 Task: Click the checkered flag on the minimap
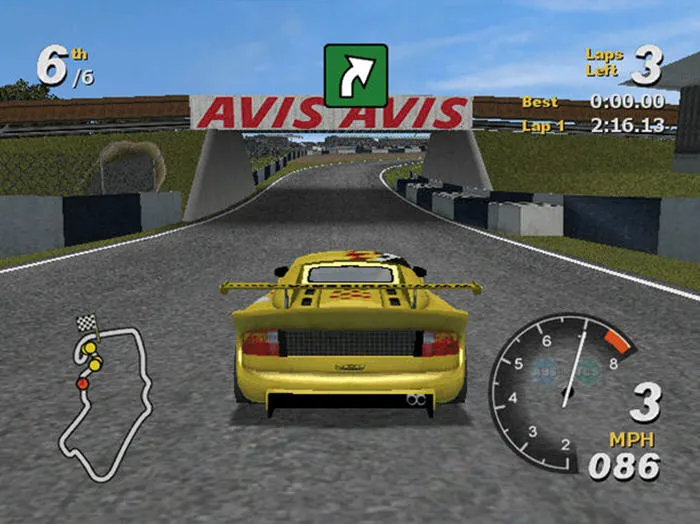tap(87, 323)
